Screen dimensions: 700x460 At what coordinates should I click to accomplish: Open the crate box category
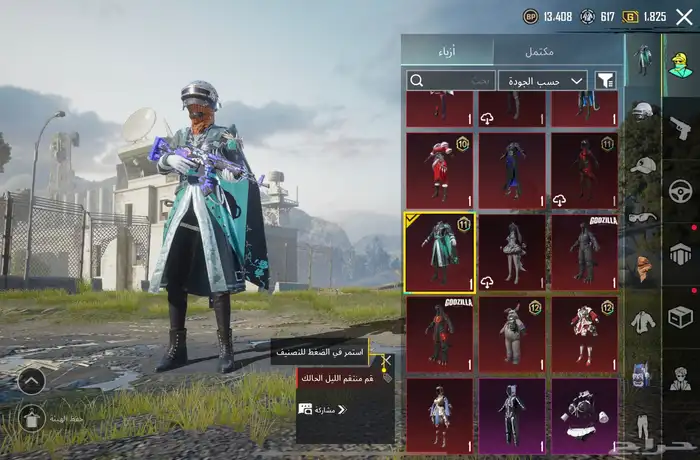tap(680, 316)
